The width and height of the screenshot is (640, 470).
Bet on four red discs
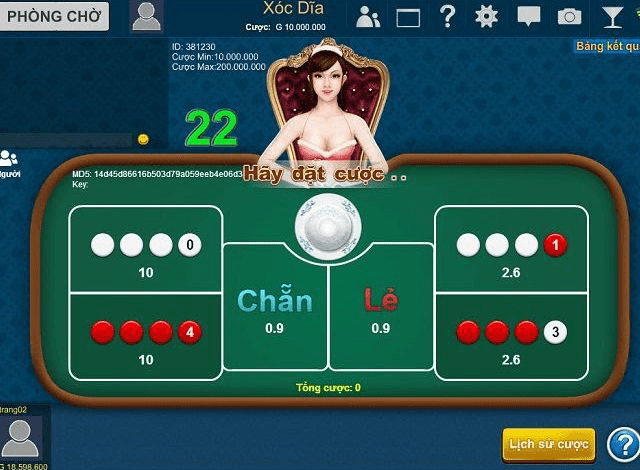(146, 338)
